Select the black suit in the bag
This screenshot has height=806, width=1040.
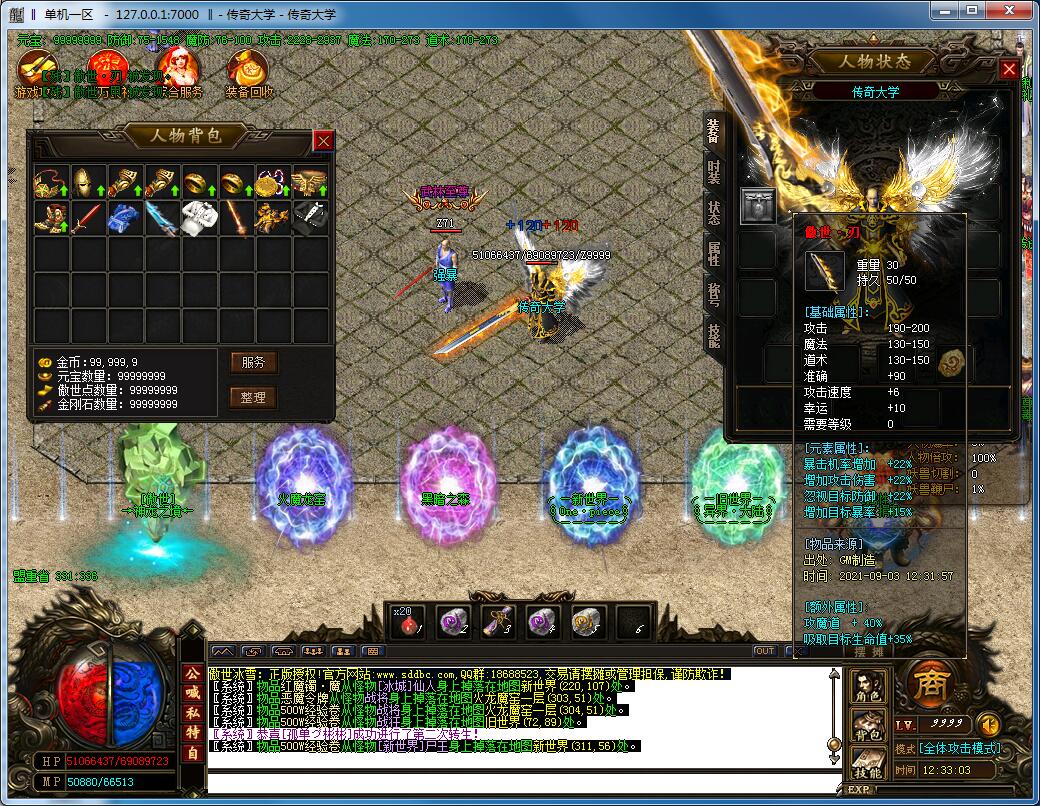pyautogui.click(x=307, y=216)
